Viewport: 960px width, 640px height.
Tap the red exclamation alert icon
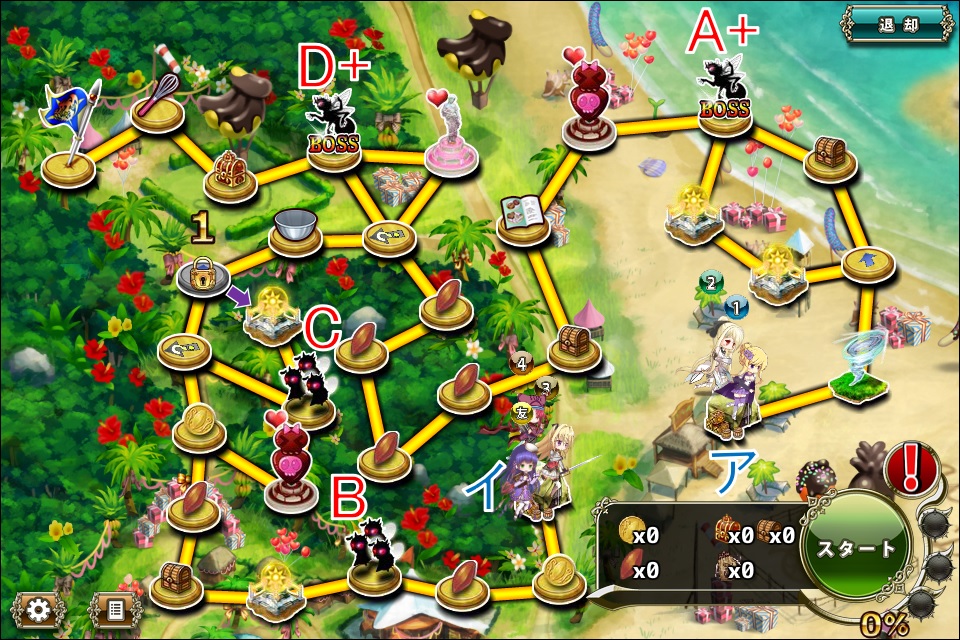pos(909,467)
